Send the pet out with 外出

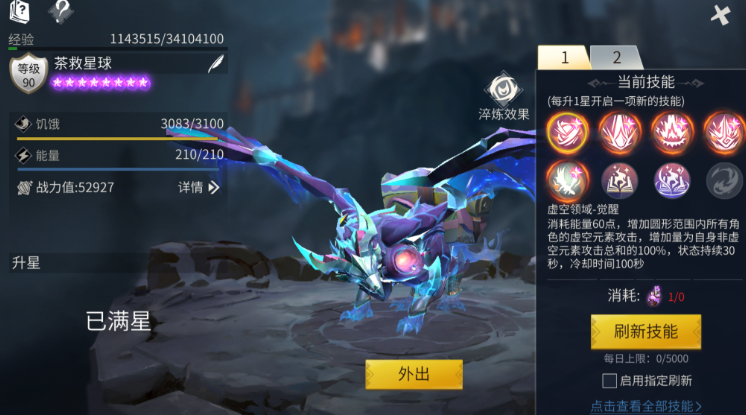[x=414, y=374]
